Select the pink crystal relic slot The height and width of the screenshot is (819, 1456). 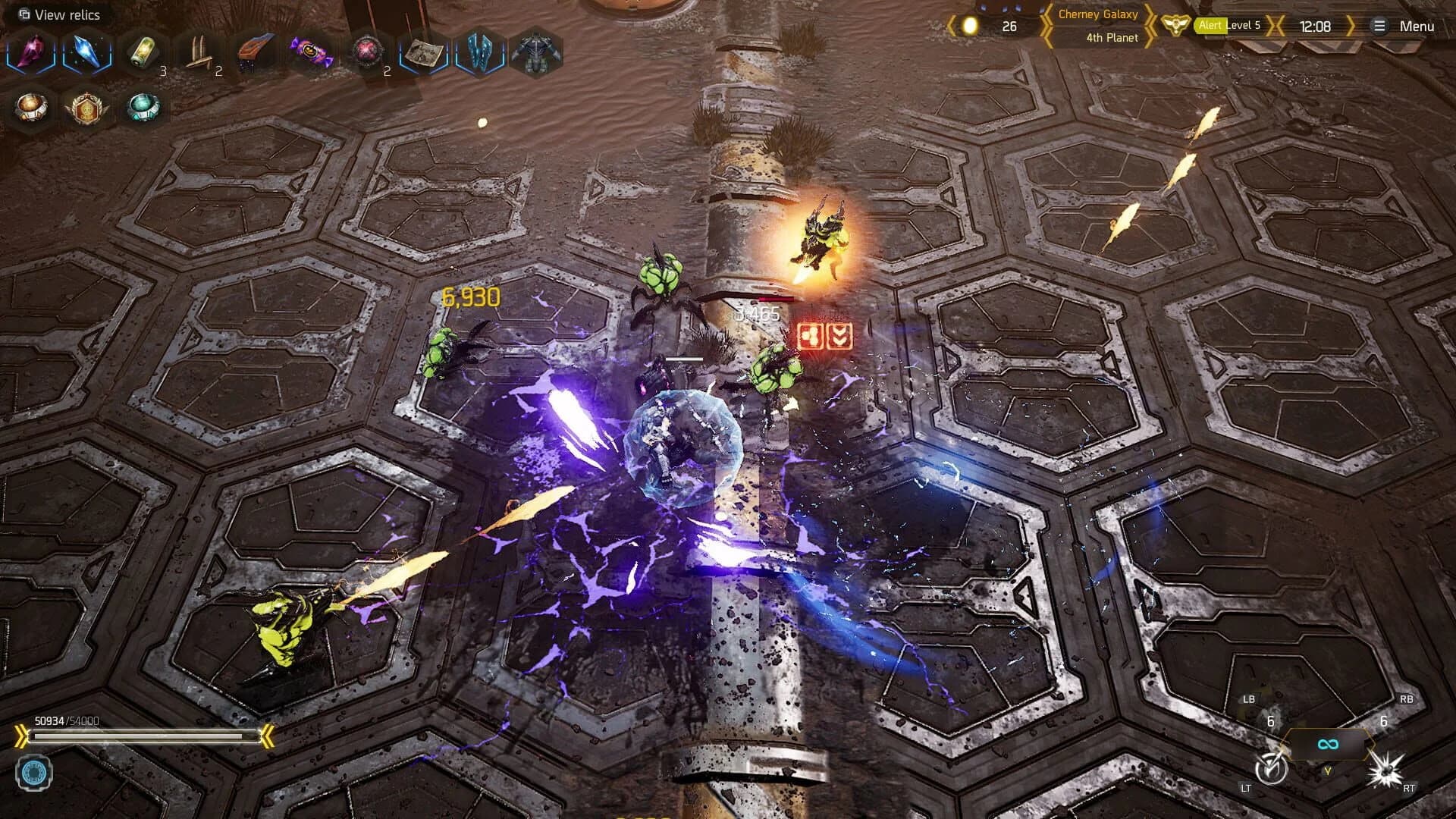coord(30,51)
